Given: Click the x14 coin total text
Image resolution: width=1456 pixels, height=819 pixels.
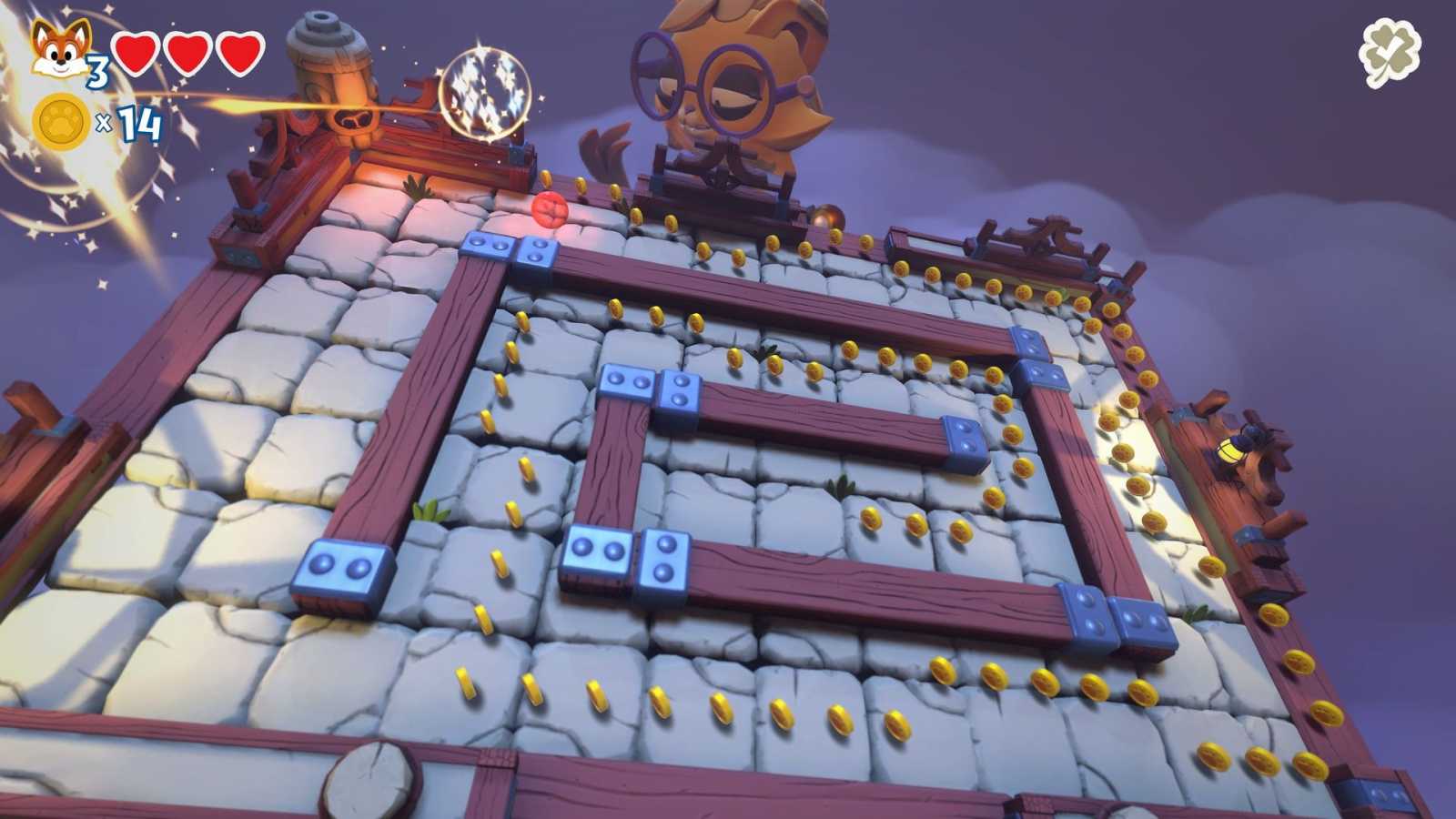Looking at the screenshot, I should 129,125.
